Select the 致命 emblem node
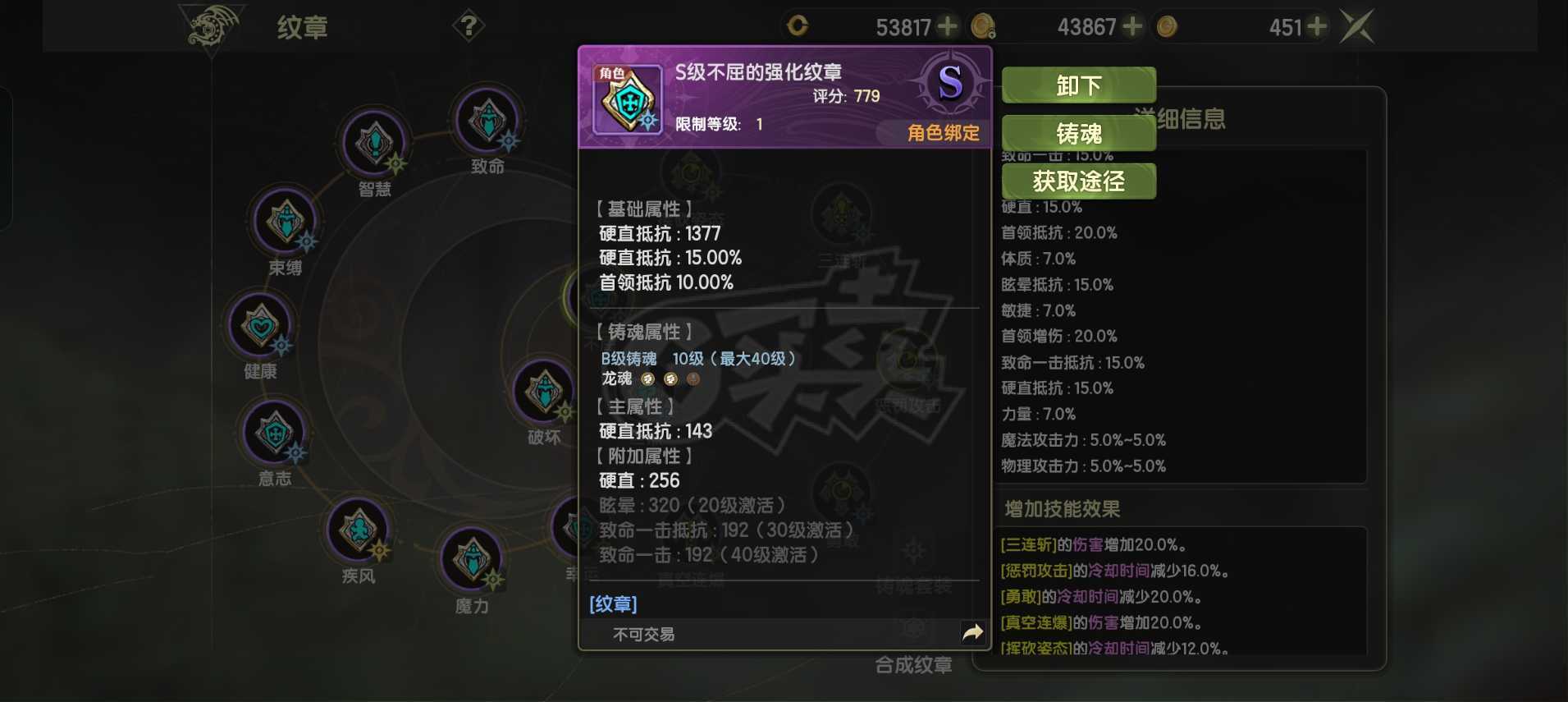1568x702 pixels. (487, 123)
